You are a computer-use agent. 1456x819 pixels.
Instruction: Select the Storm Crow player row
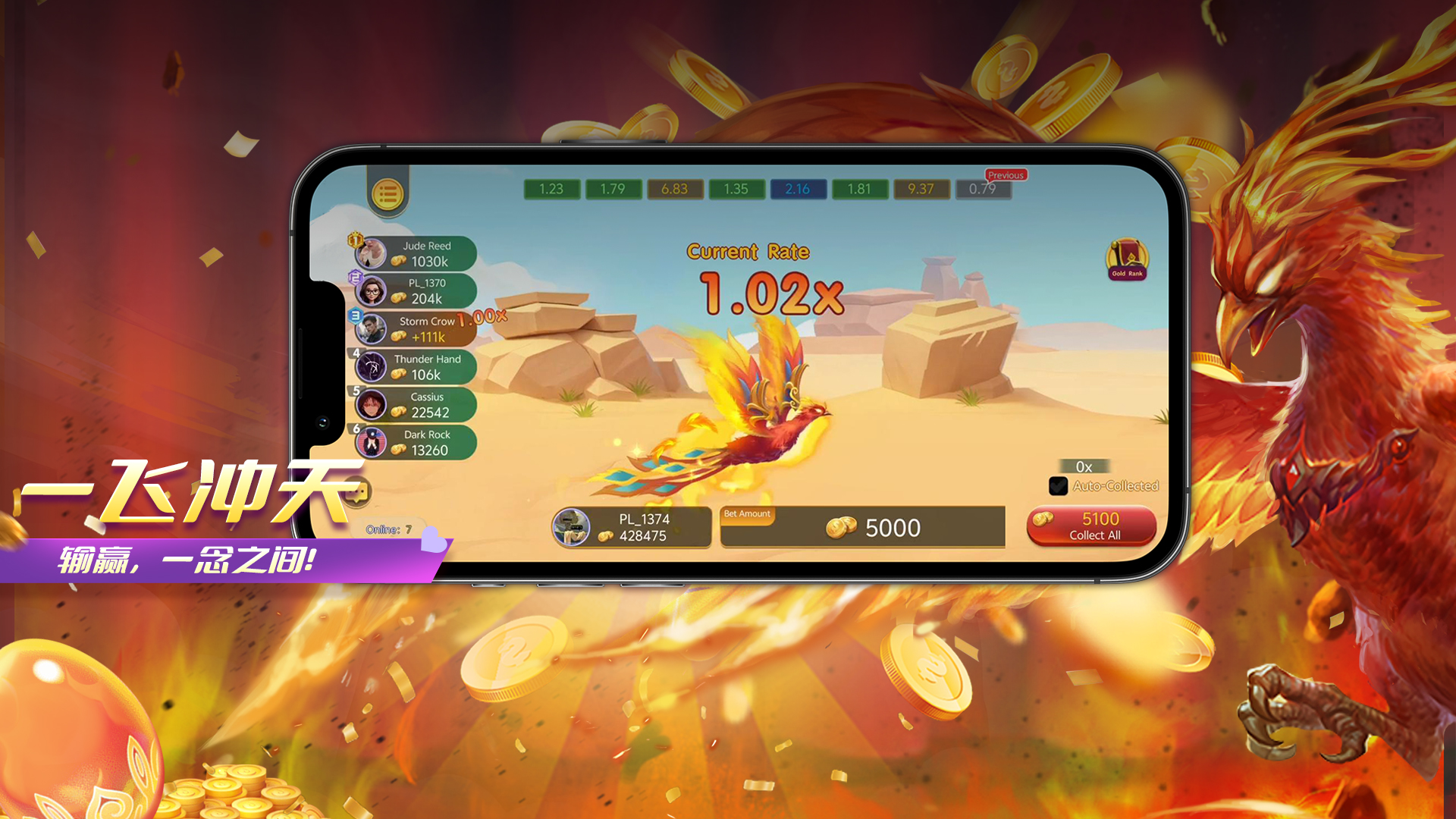click(x=416, y=329)
